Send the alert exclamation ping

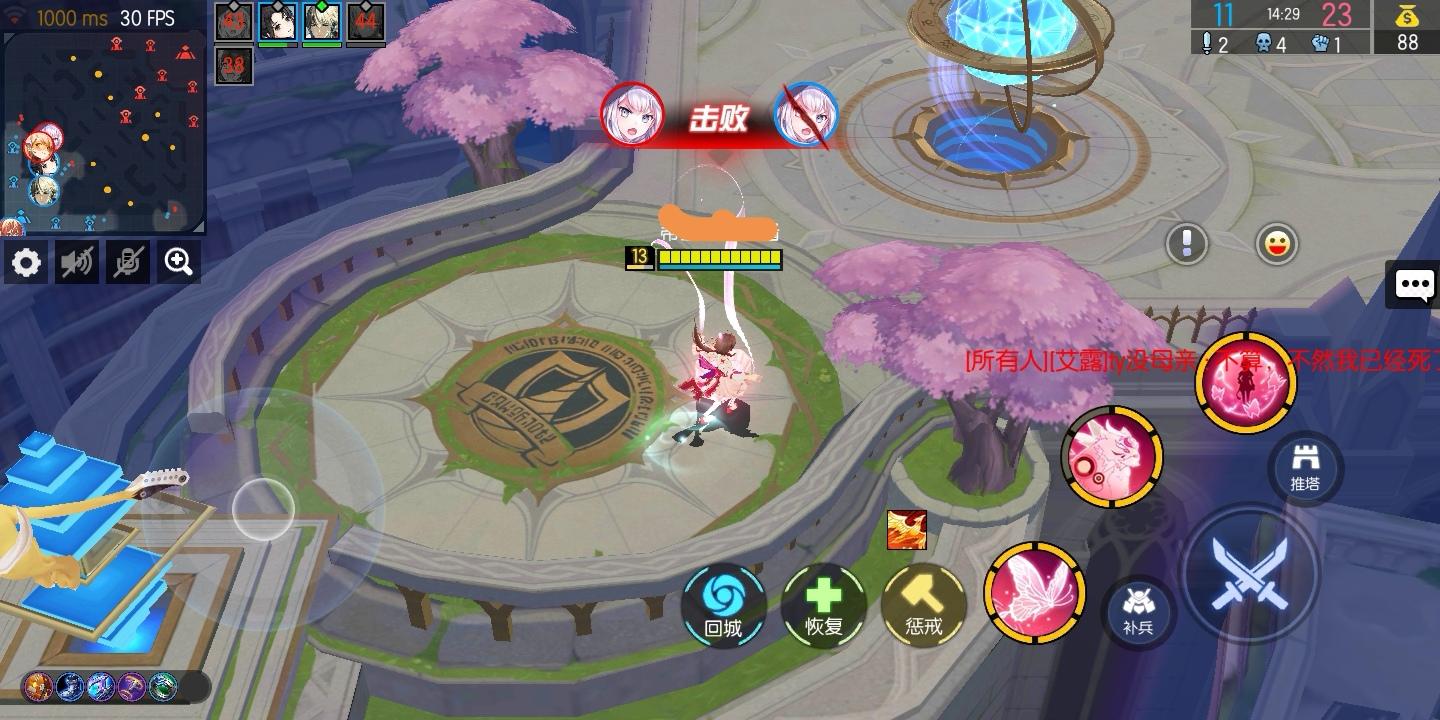[1187, 241]
